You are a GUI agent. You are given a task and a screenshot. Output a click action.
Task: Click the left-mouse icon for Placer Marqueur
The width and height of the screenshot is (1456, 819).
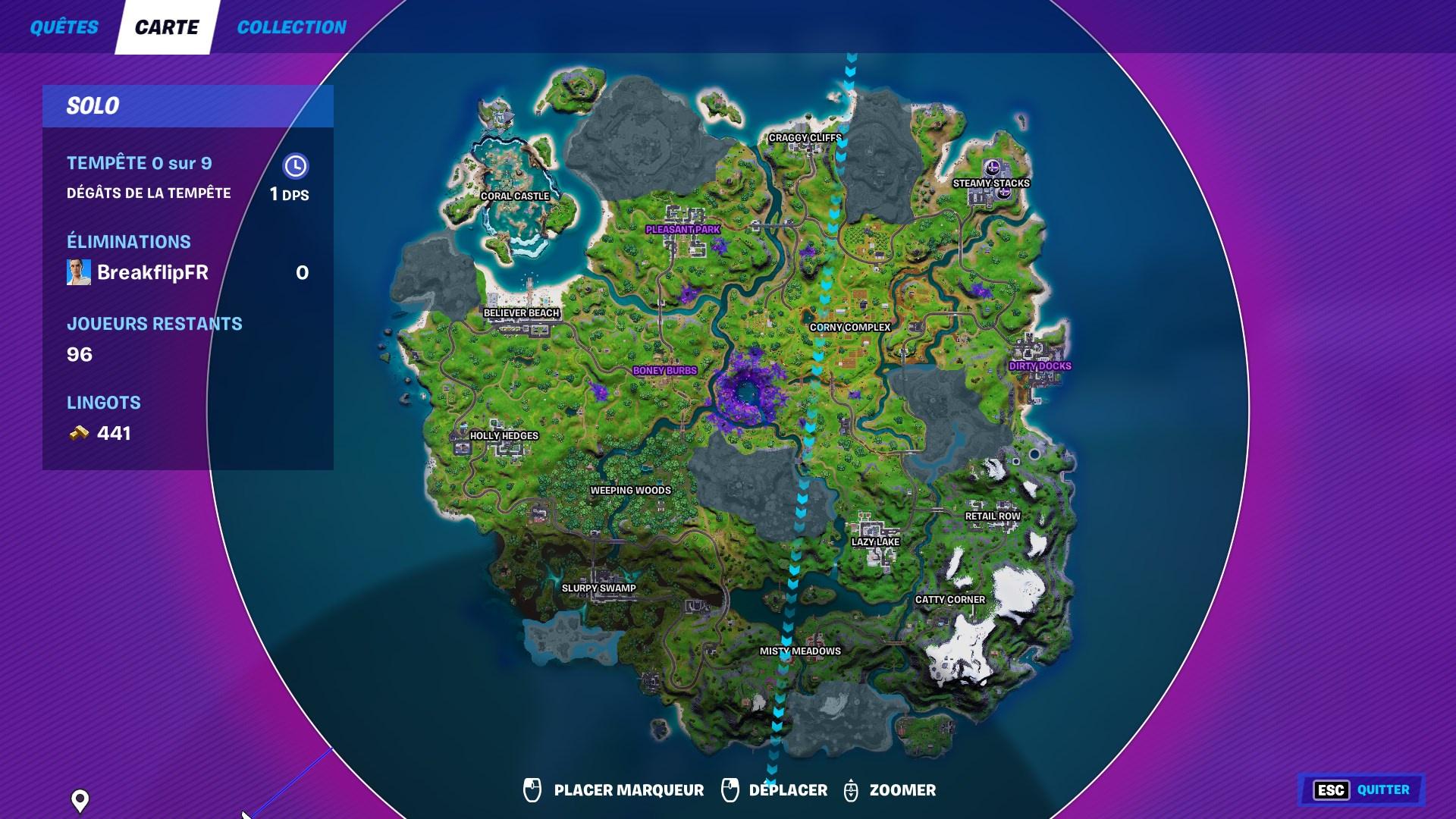[533, 789]
